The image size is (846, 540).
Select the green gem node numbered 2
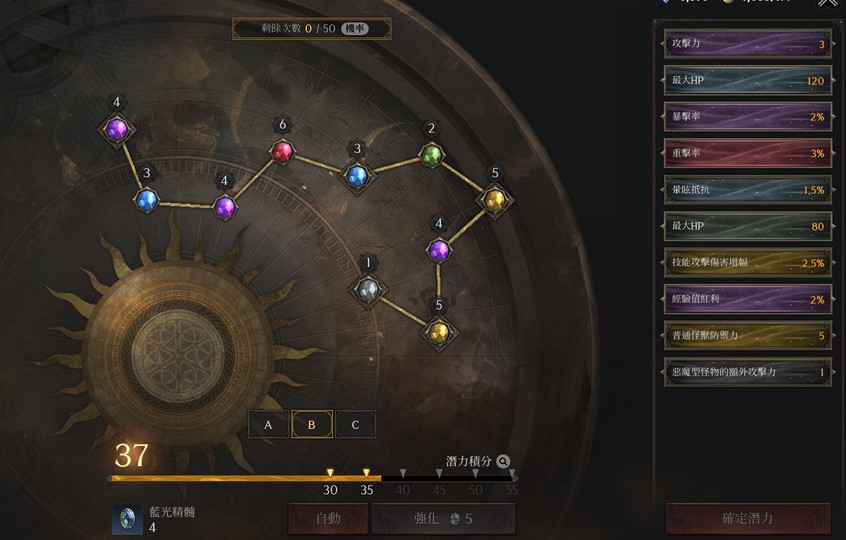point(431,154)
